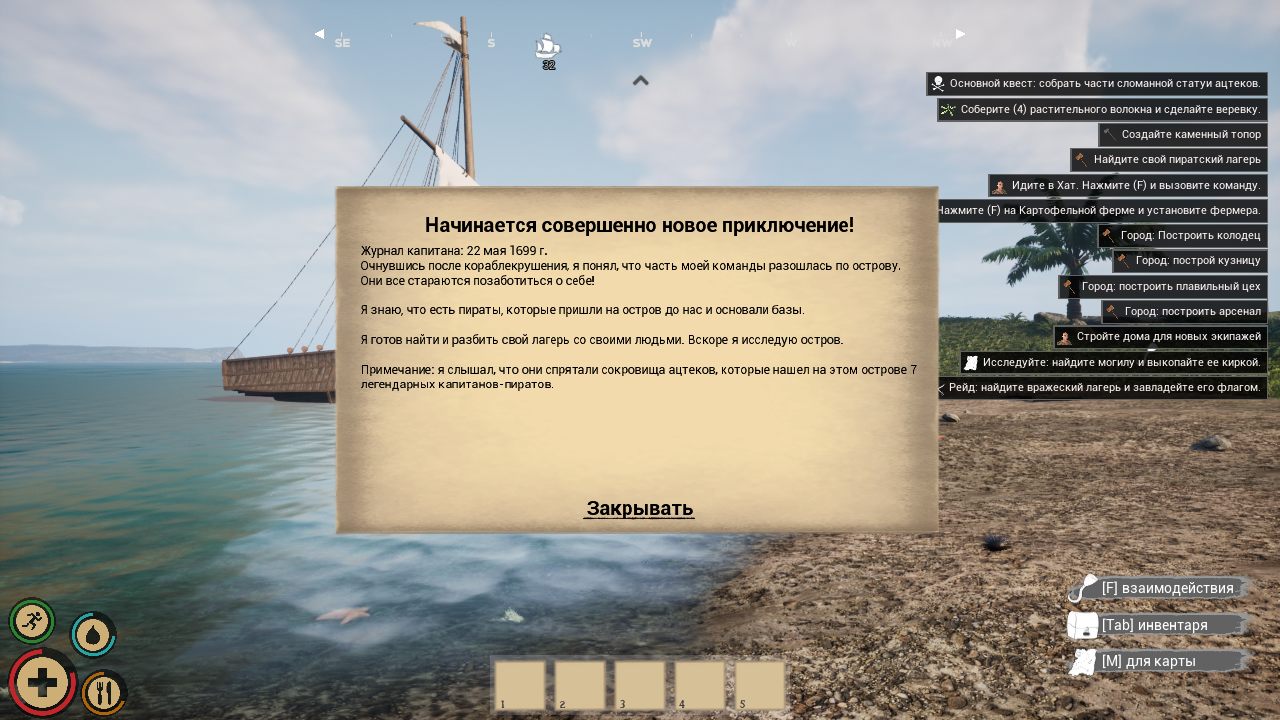Screen dimensions: 1280x720
Task: Click the right arrow beside the compass bar
Action: (x=960, y=33)
